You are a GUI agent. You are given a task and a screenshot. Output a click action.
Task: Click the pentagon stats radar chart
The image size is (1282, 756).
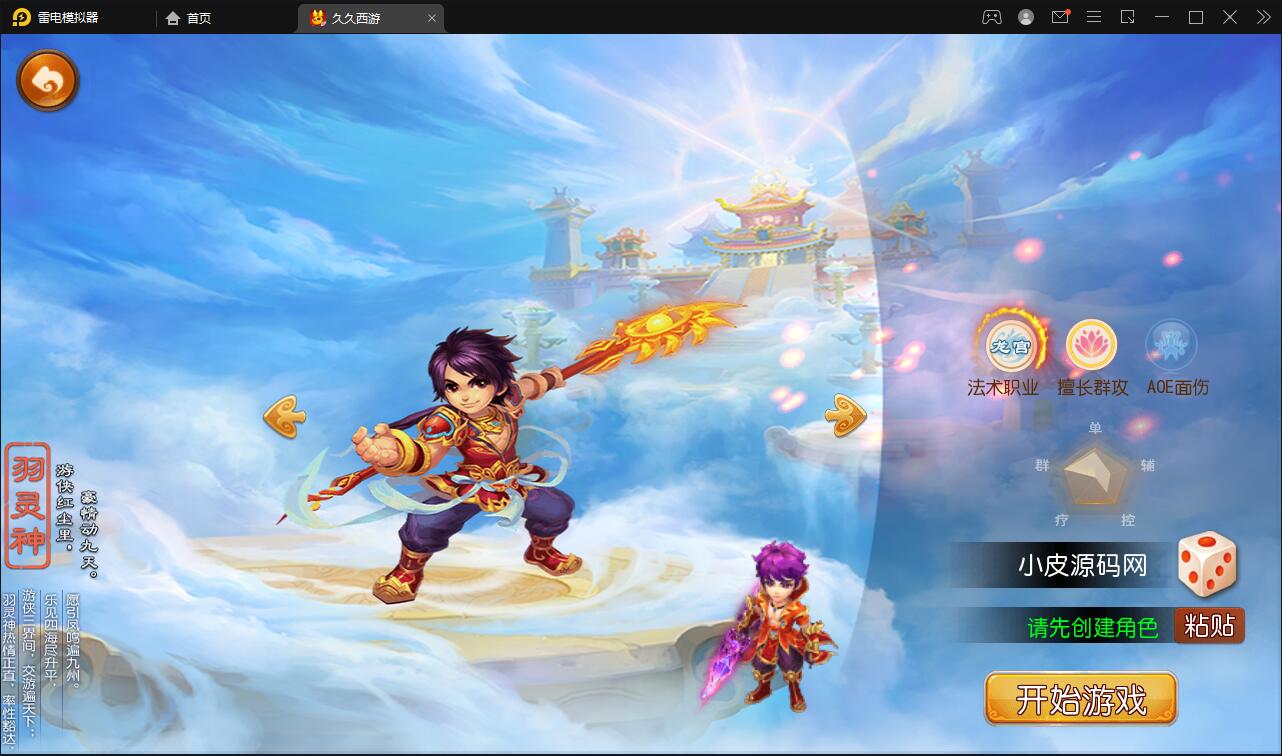coord(1093,478)
